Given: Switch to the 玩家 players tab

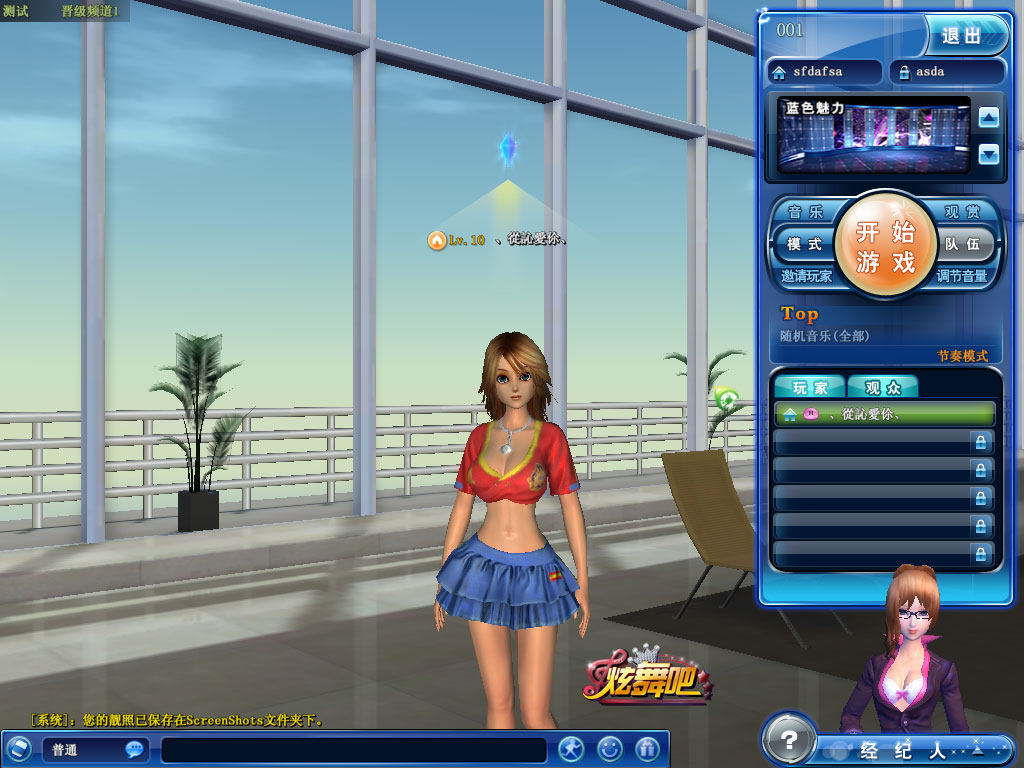Looking at the screenshot, I should coord(809,388).
